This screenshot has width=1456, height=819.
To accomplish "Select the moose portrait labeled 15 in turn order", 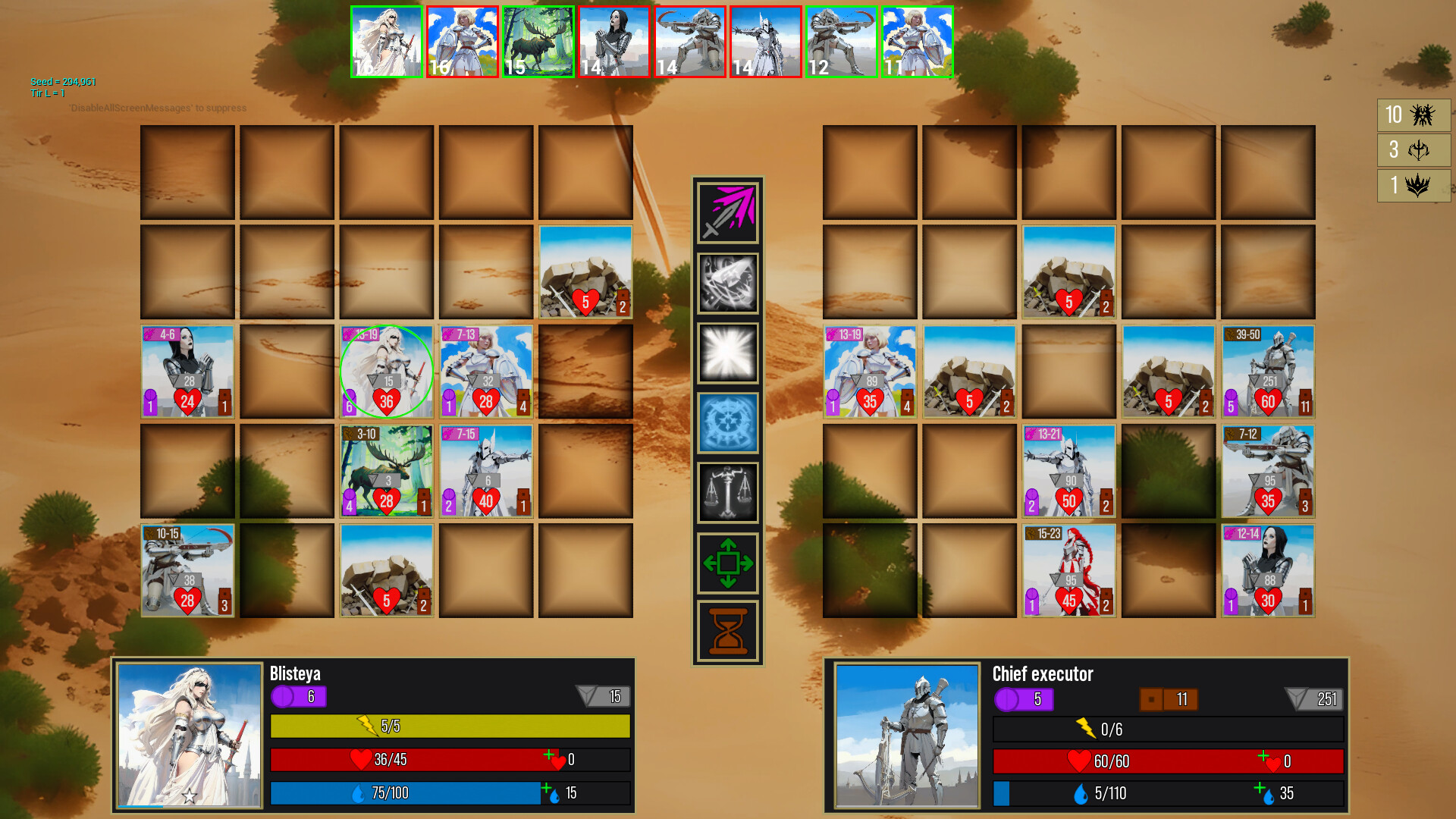I will [x=538, y=41].
